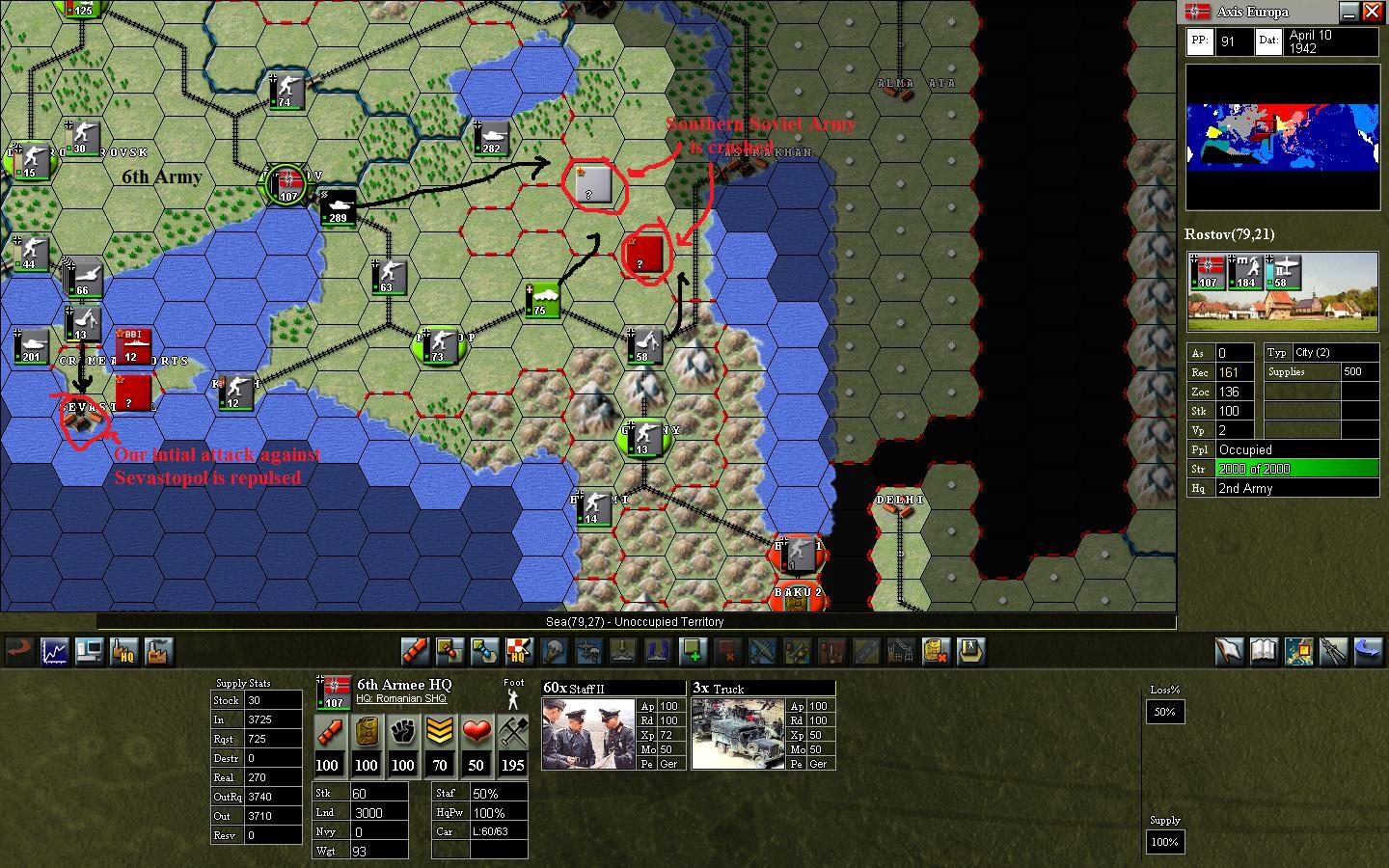1389x868 pixels.
Task: Click the HQ transfer checkered icon
Action: point(519,651)
